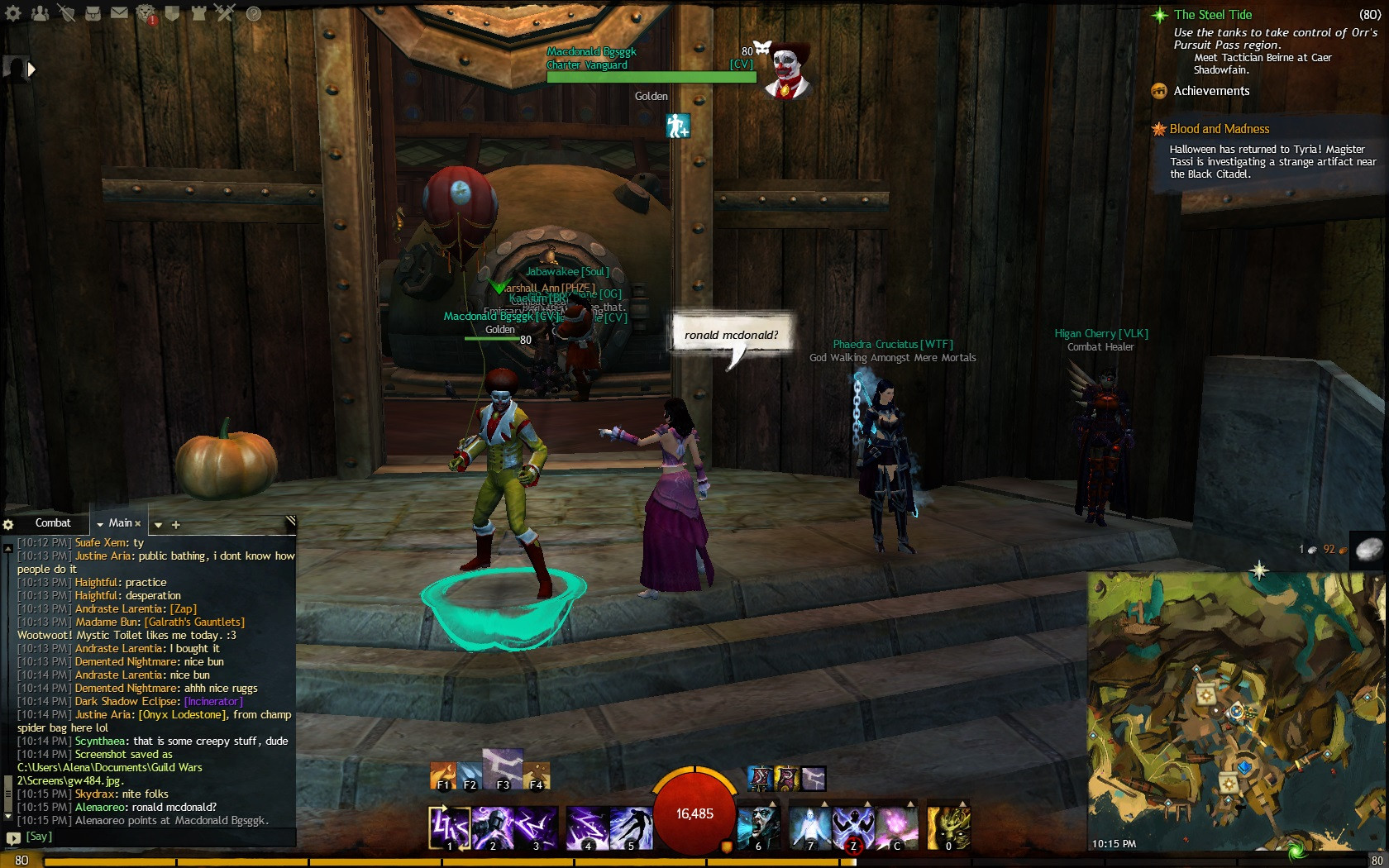Viewport: 1389px width, 868px height.
Task: Open the Black Lion Trading Company lion icon
Action: pos(146,12)
